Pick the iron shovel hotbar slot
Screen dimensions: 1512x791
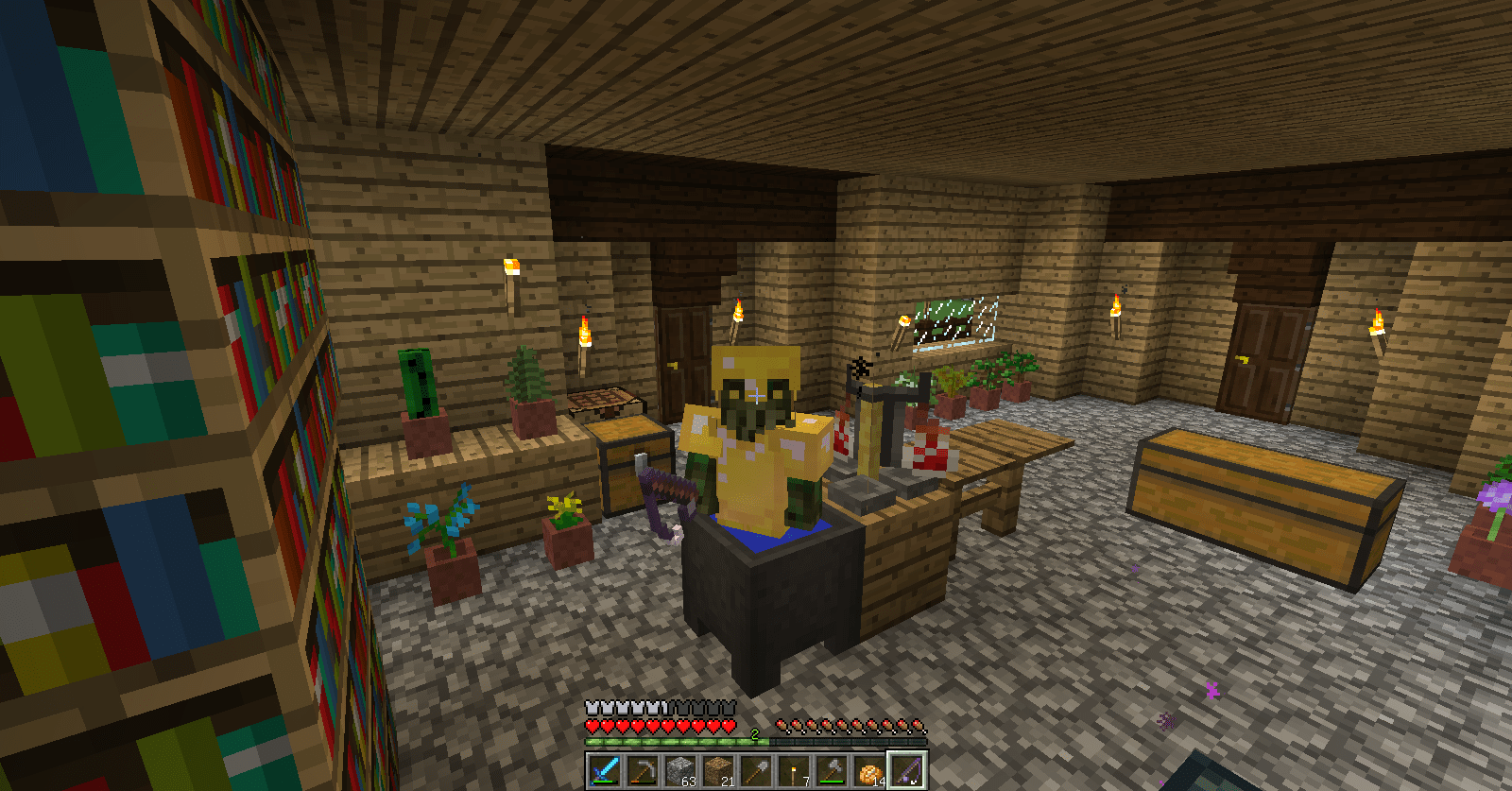click(756, 770)
